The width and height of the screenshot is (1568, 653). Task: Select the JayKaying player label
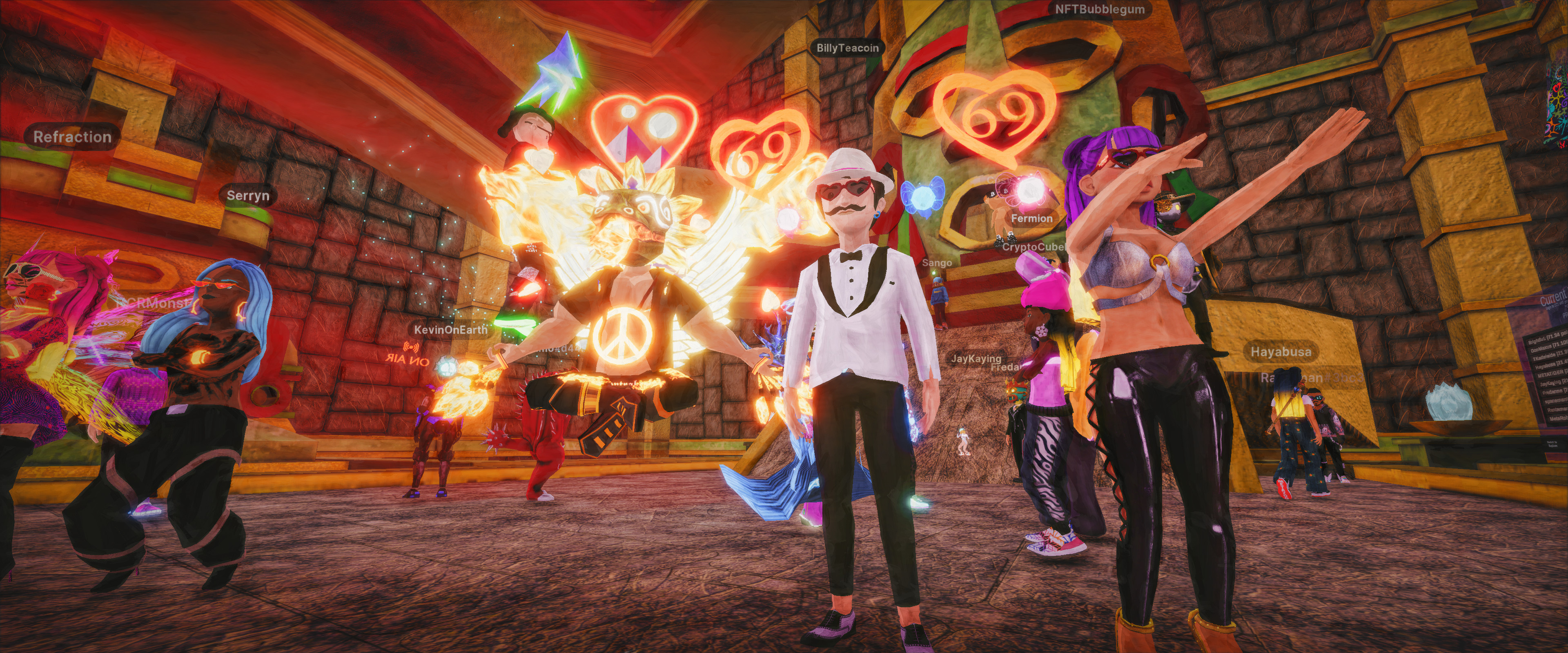[x=976, y=358]
